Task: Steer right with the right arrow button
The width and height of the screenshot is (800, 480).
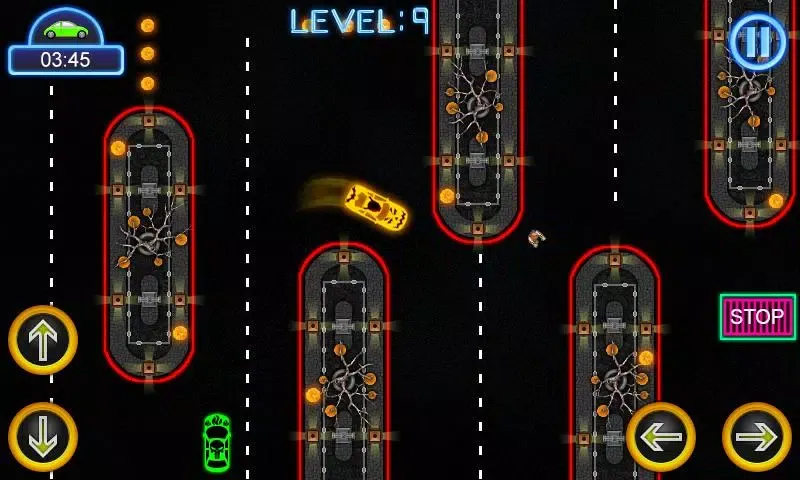Action: click(x=756, y=436)
